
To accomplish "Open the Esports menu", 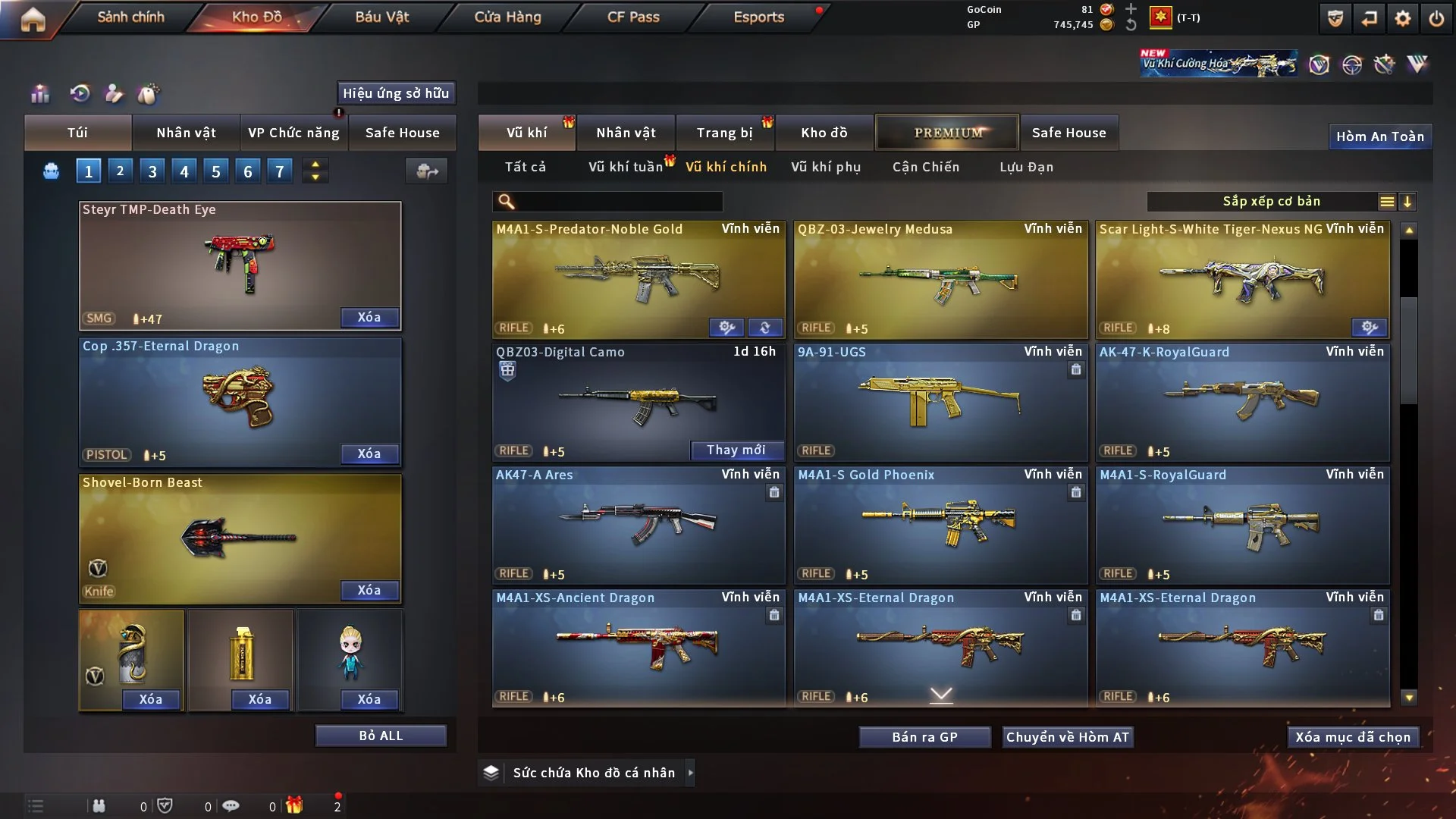I will pyautogui.click(x=758, y=17).
